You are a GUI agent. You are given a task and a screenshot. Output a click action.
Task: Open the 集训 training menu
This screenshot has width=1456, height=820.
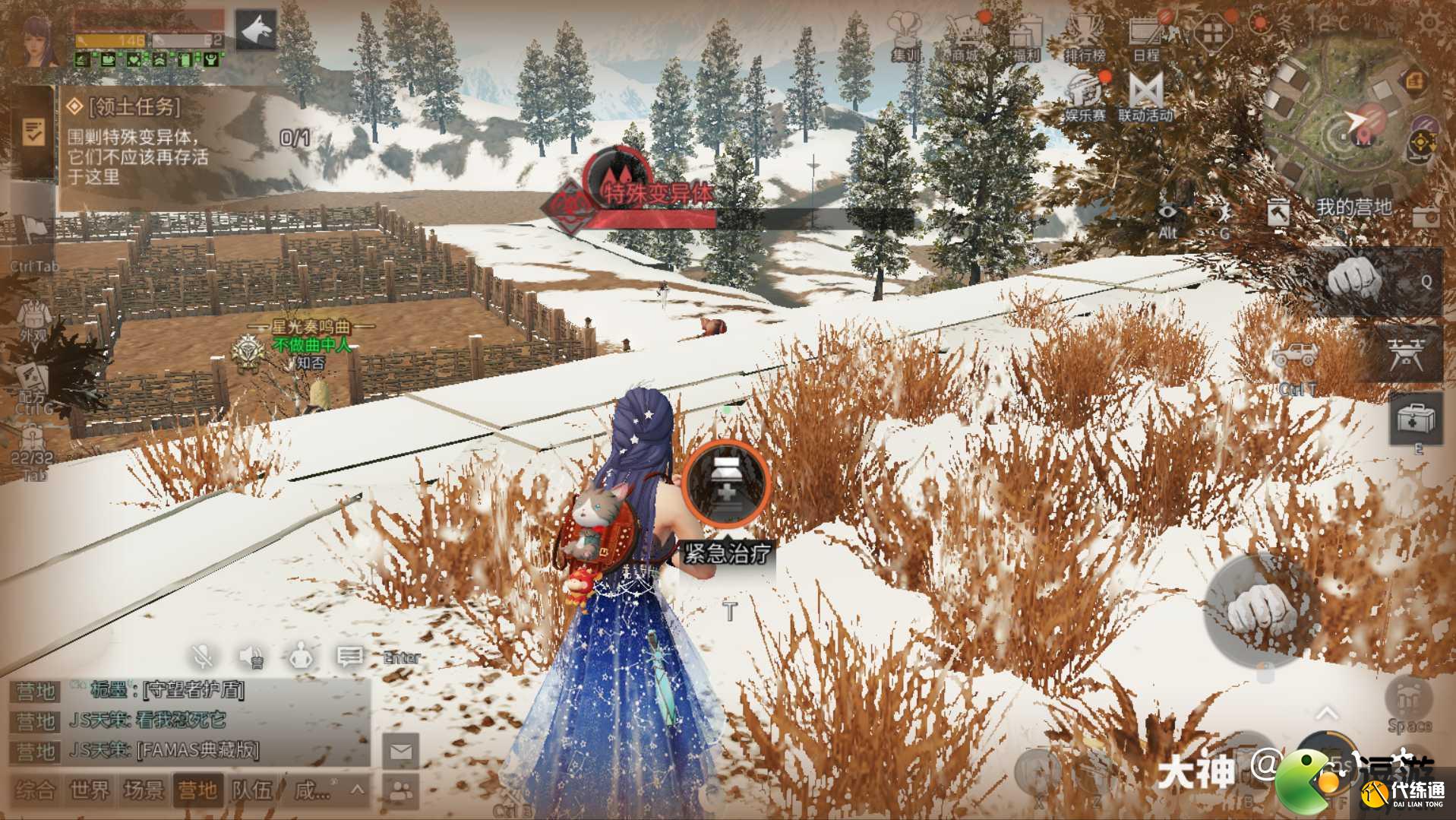[904, 36]
